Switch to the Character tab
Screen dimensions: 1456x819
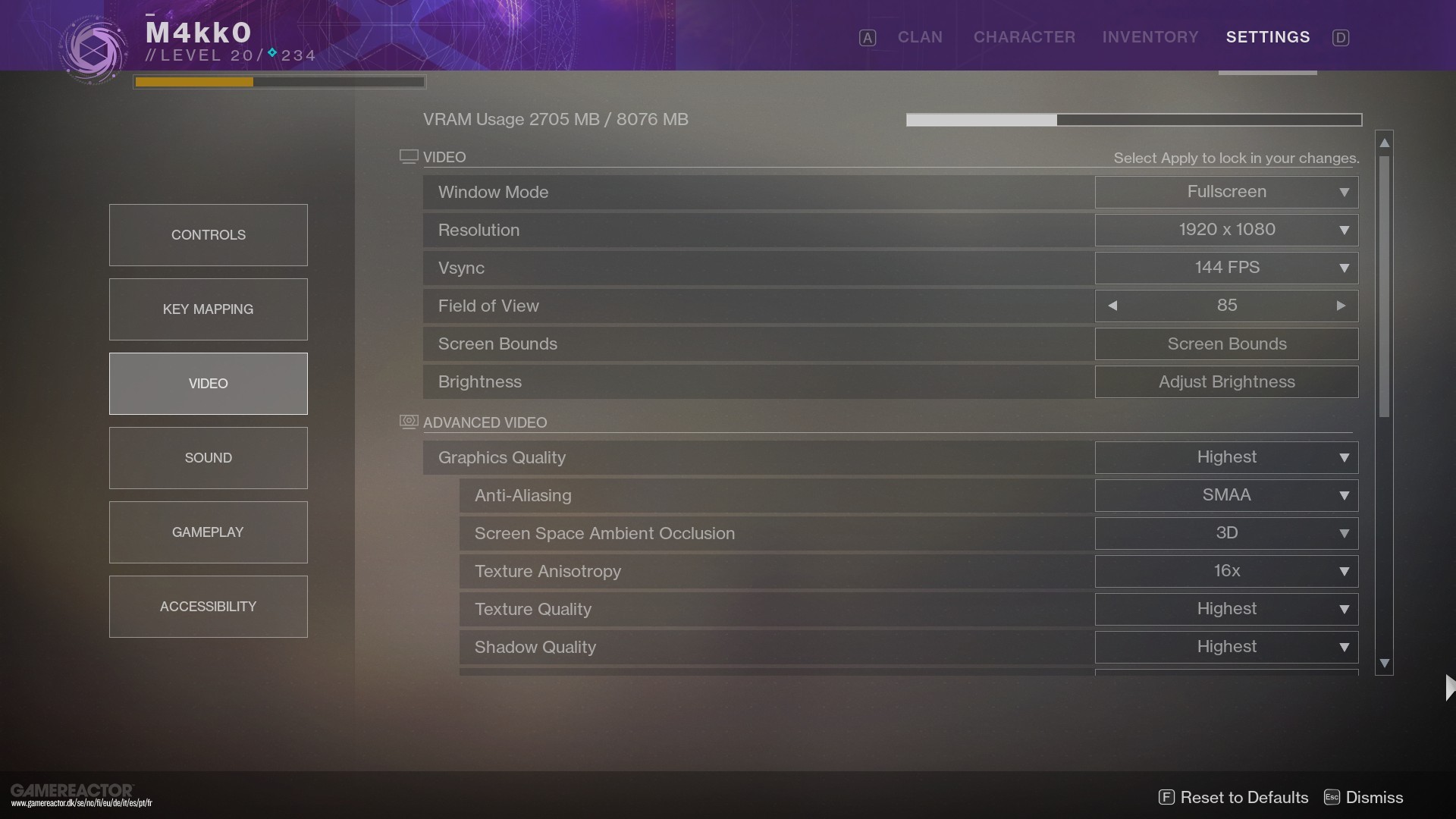coord(1024,37)
